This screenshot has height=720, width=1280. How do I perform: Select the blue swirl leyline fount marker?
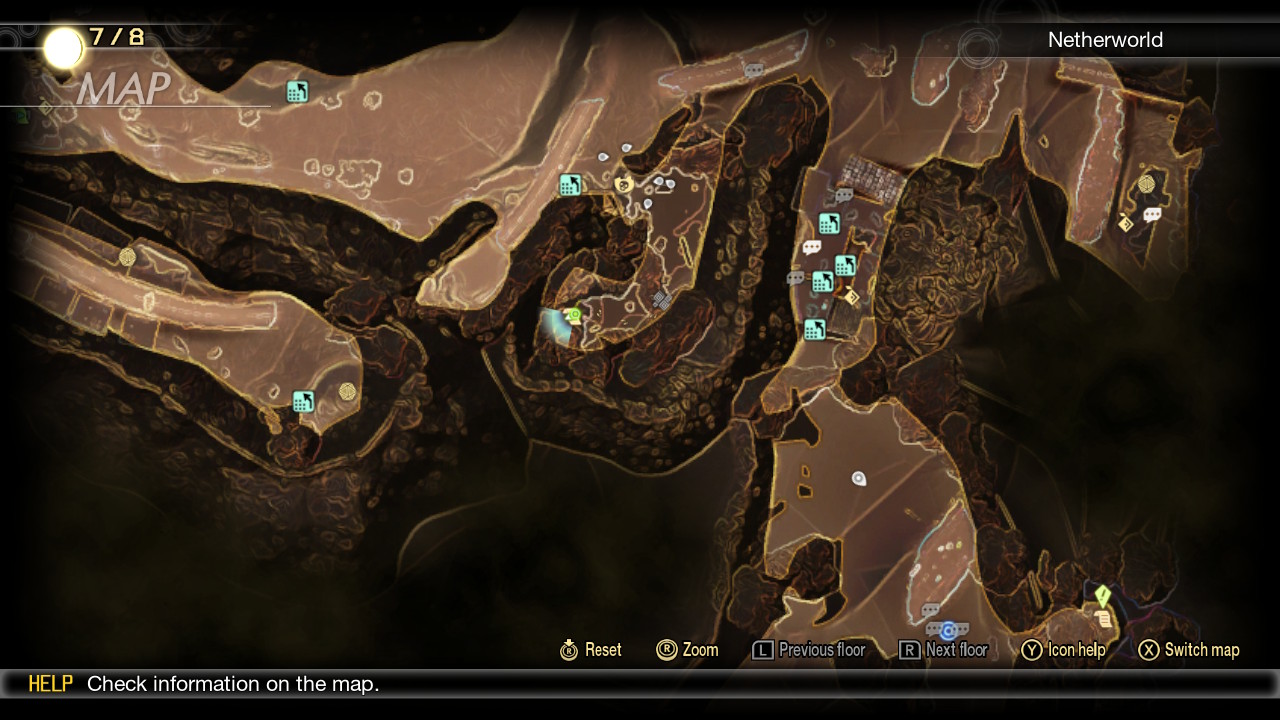click(948, 630)
